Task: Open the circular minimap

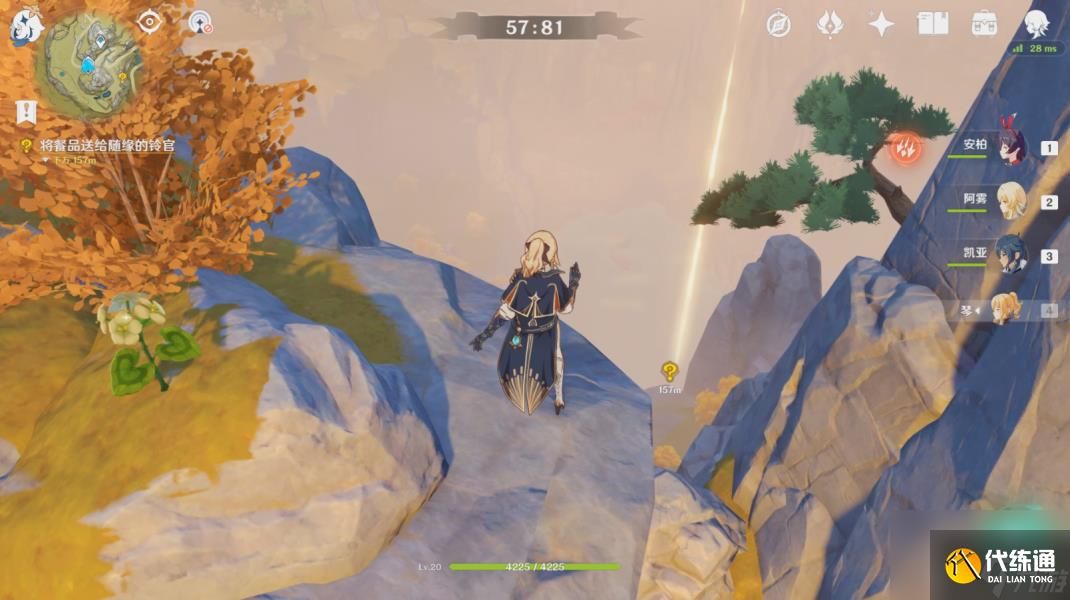Action: point(89,64)
